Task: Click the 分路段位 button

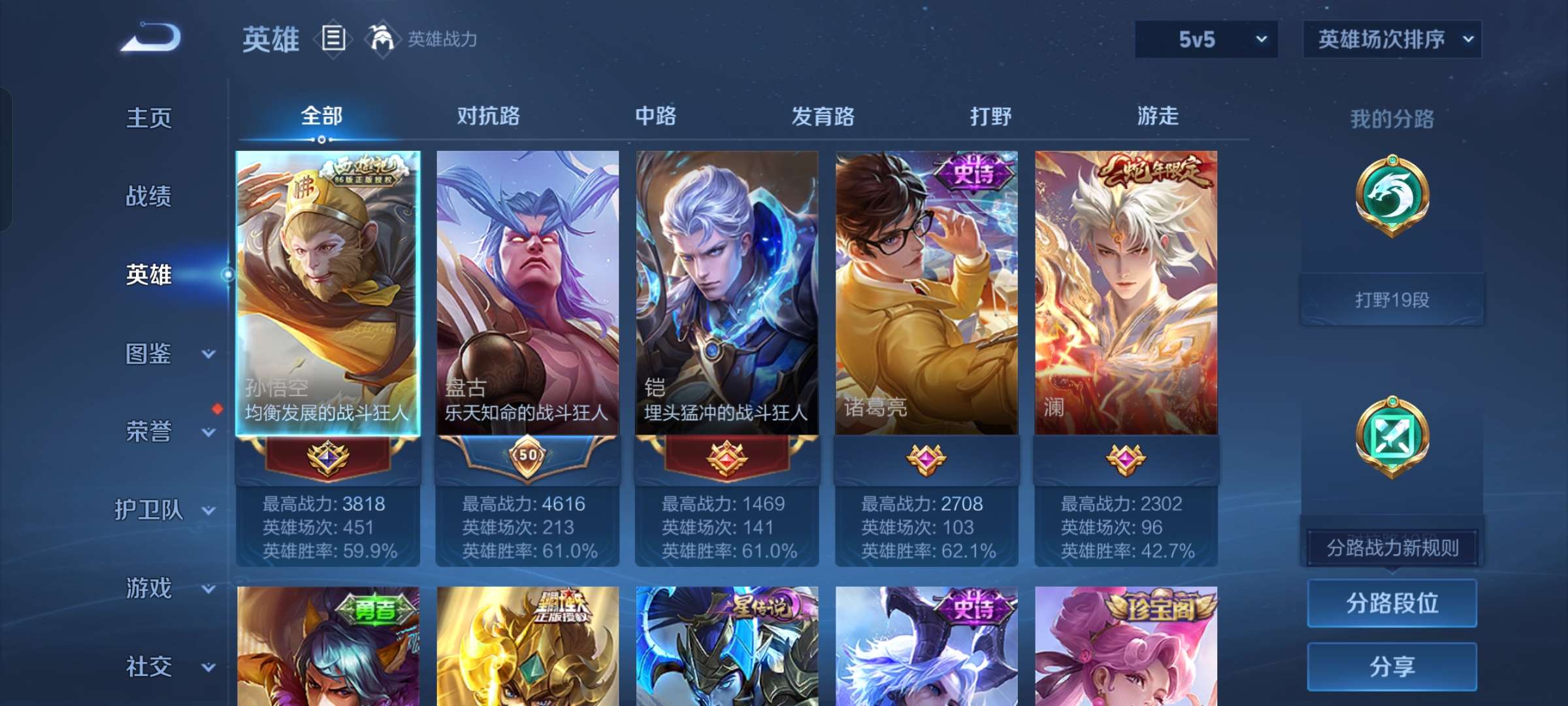Action: click(x=1392, y=604)
